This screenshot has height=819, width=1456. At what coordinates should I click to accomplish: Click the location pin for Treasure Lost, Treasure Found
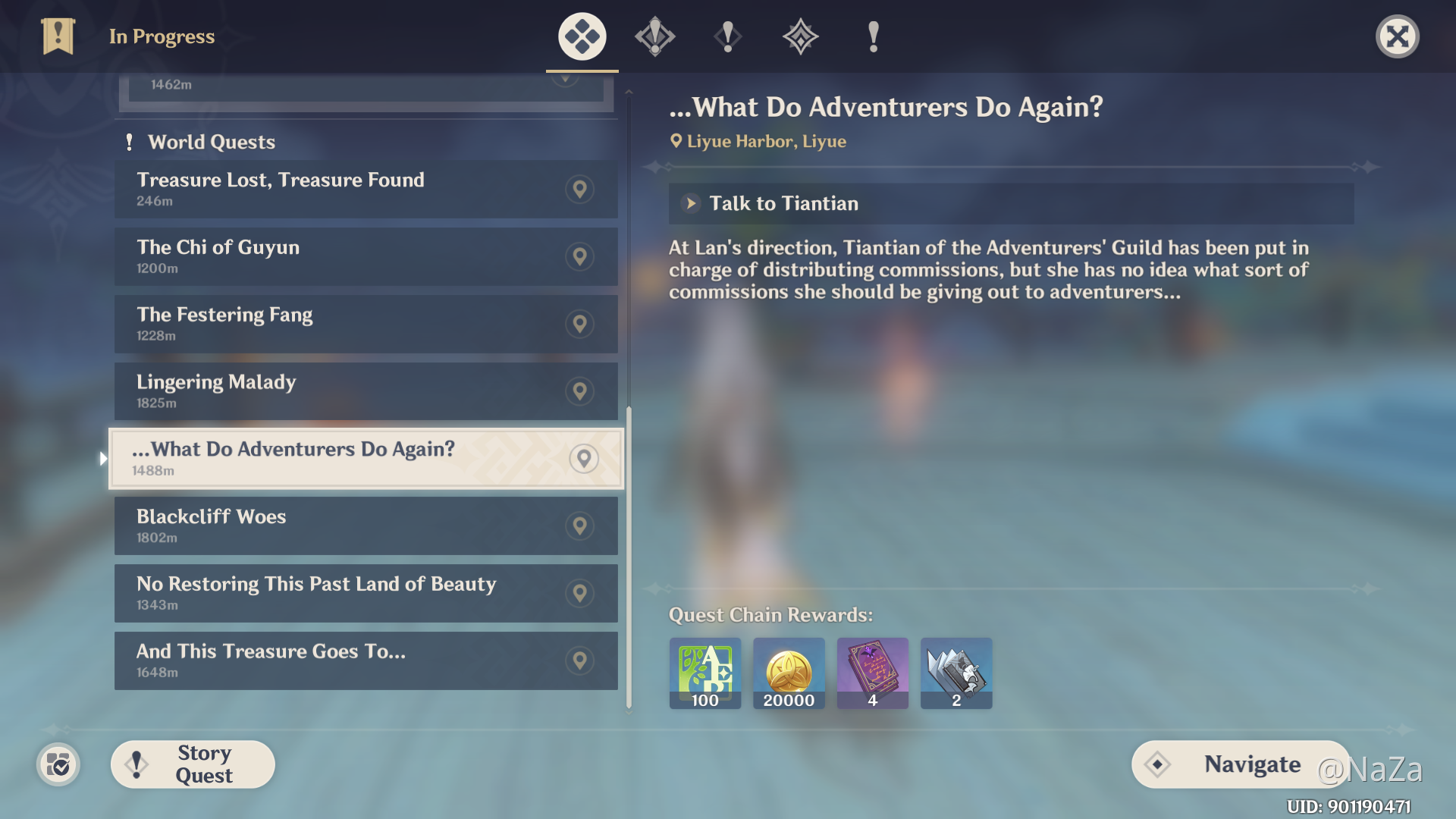pos(579,190)
